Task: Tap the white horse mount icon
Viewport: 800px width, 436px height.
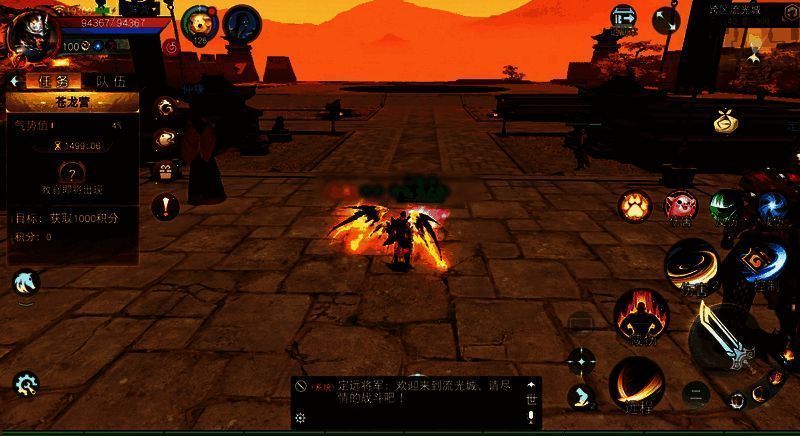Action: (x=26, y=284)
